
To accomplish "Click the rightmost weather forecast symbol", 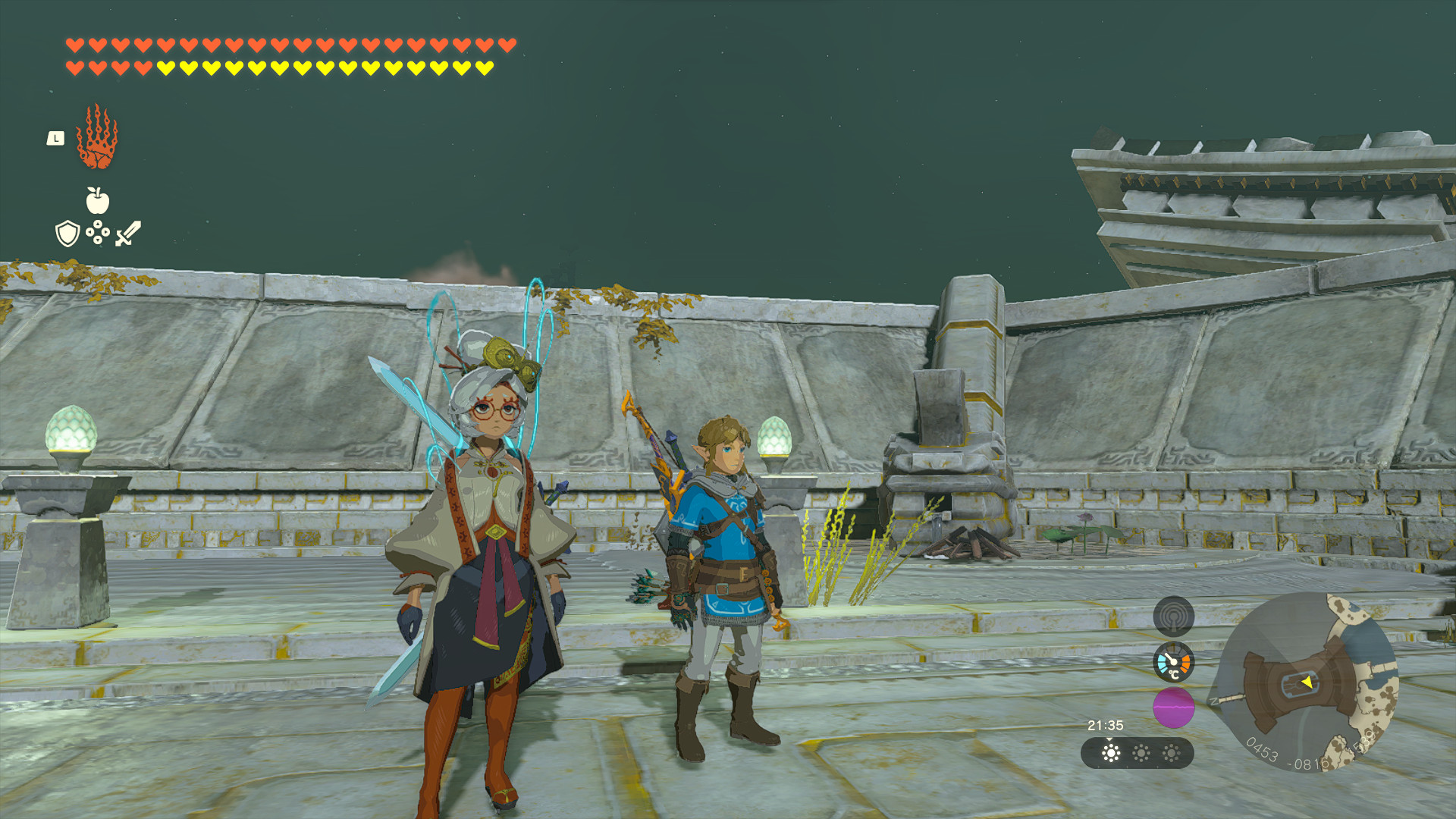I will click(1171, 755).
